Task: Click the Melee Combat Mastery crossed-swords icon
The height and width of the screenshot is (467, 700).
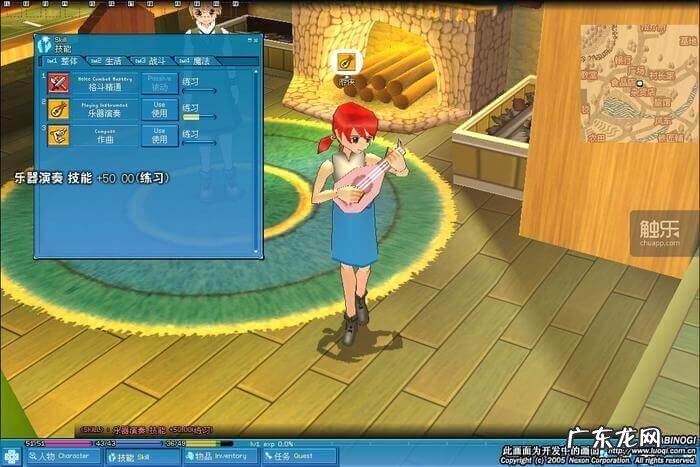Action: click(x=58, y=82)
